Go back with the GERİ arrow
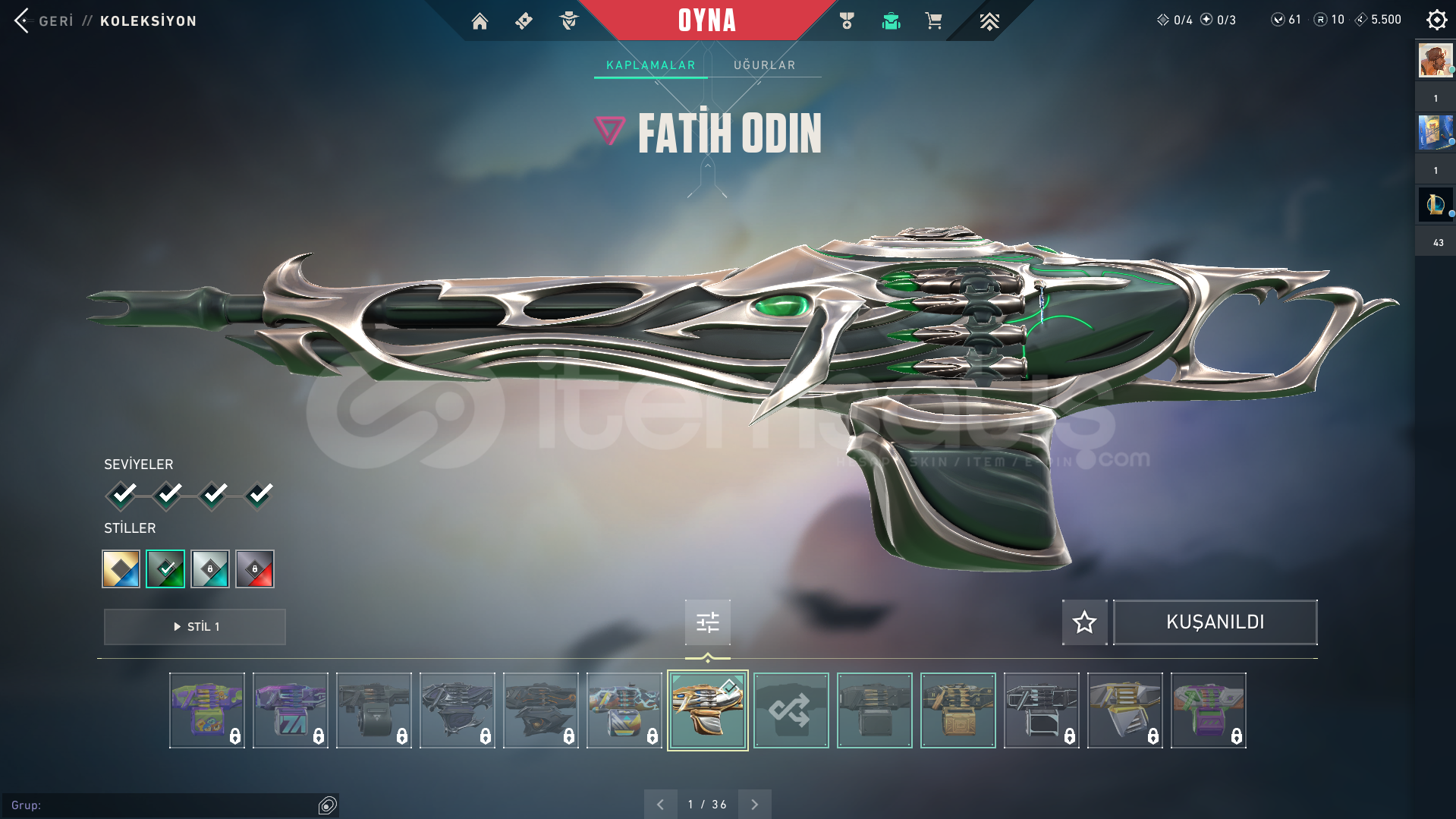The image size is (1456, 819). tap(23, 20)
